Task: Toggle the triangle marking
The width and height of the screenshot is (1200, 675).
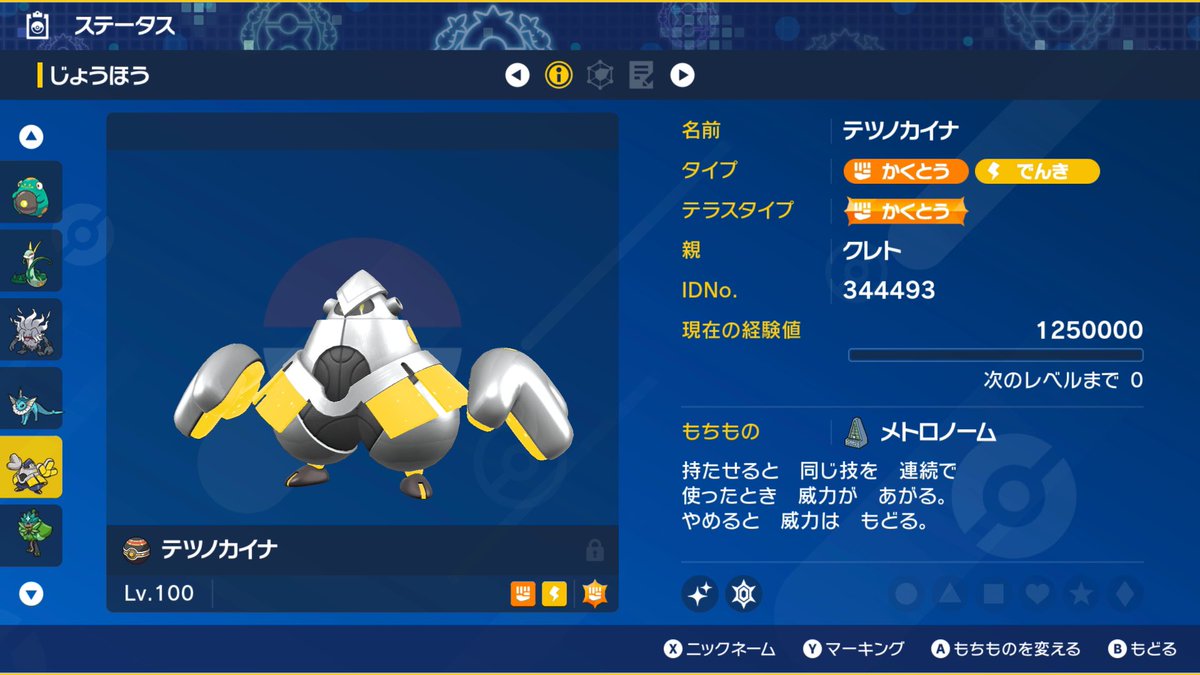Action: click(950, 594)
